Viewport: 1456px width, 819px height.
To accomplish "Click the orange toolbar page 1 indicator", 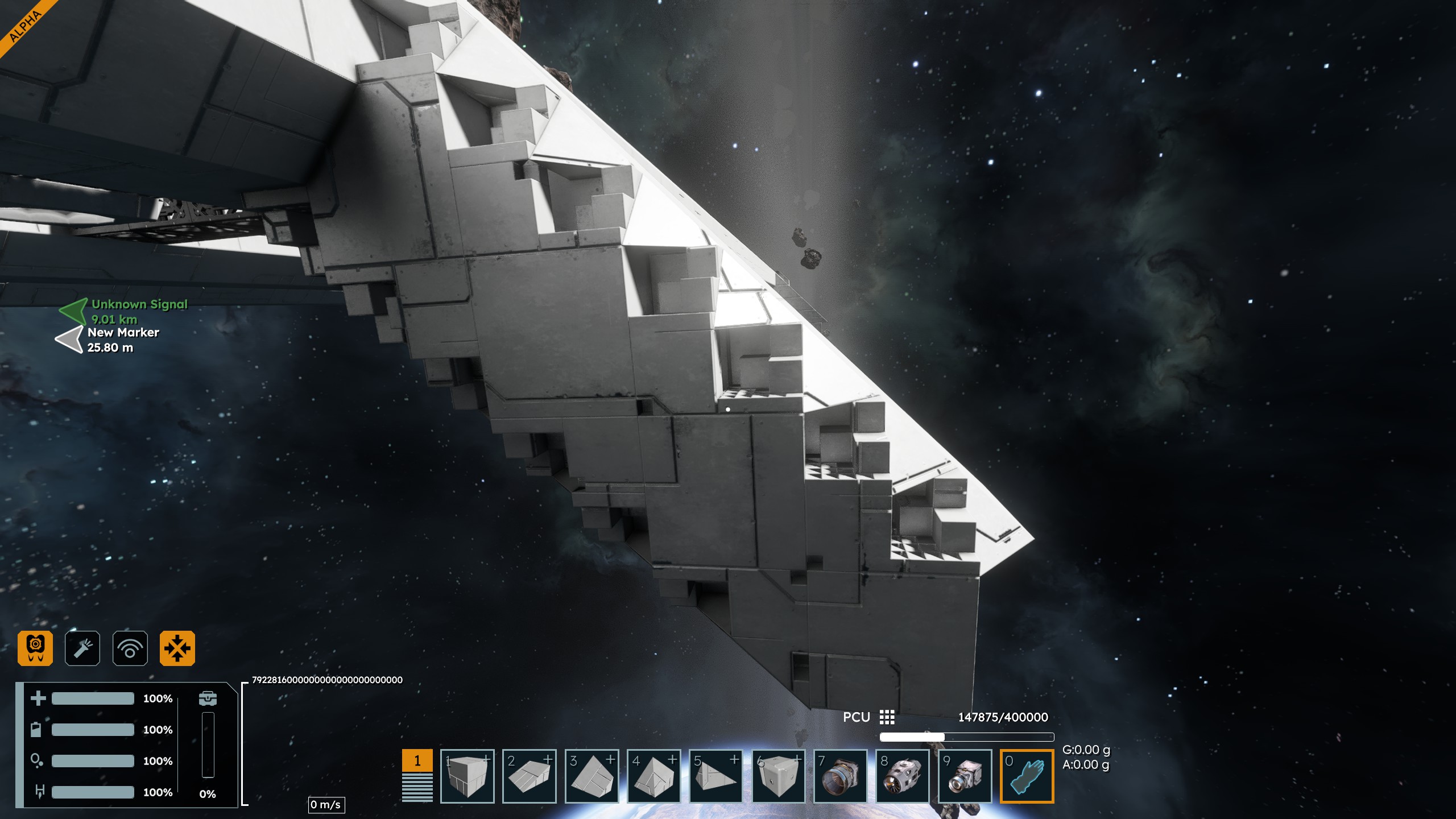I will click(417, 760).
